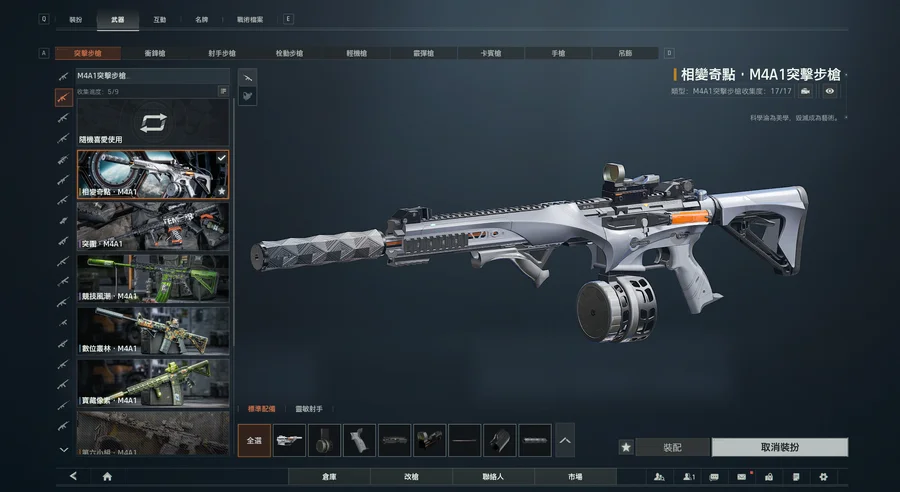Return home via the house icon
The height and width of the screenshot is (492, 900).
point(107,477)
